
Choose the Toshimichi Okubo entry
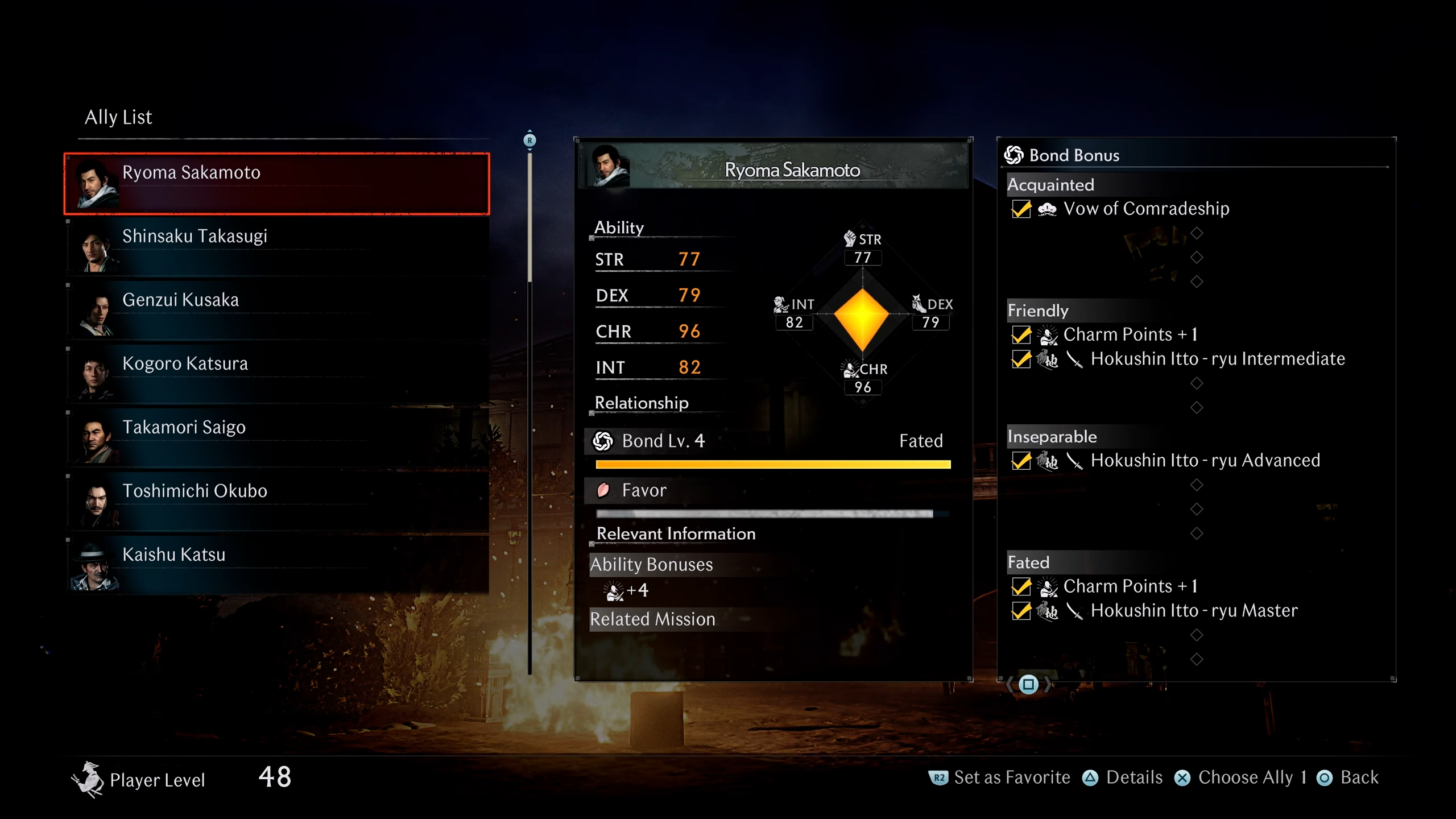(x=276, y=502)
